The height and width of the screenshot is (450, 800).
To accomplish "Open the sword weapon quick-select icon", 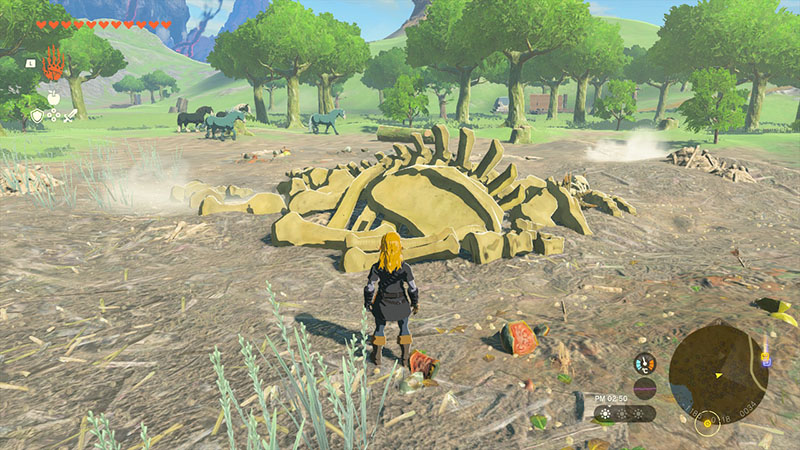I will 71,116.
